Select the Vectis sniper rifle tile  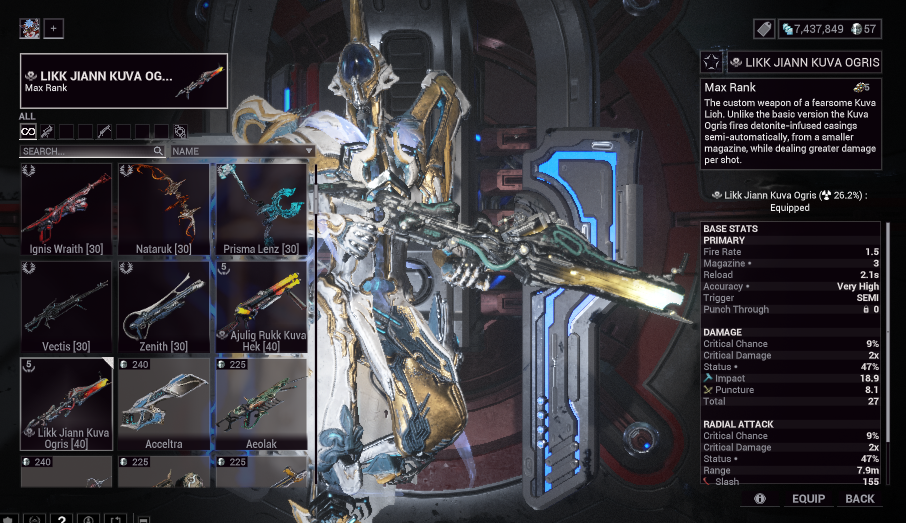(x=66, y=307)
